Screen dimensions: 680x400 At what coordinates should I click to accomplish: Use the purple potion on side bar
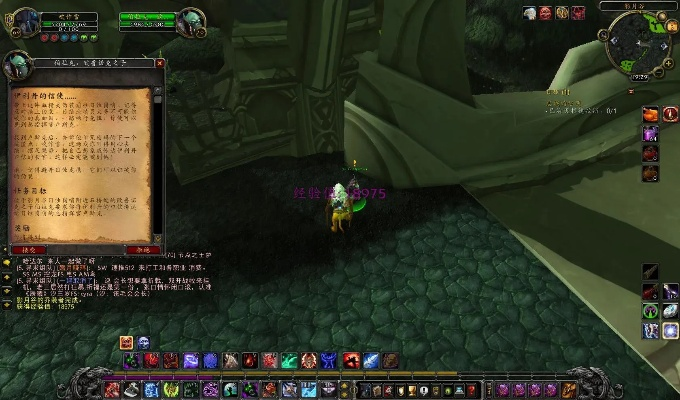(x=650, y=133)
